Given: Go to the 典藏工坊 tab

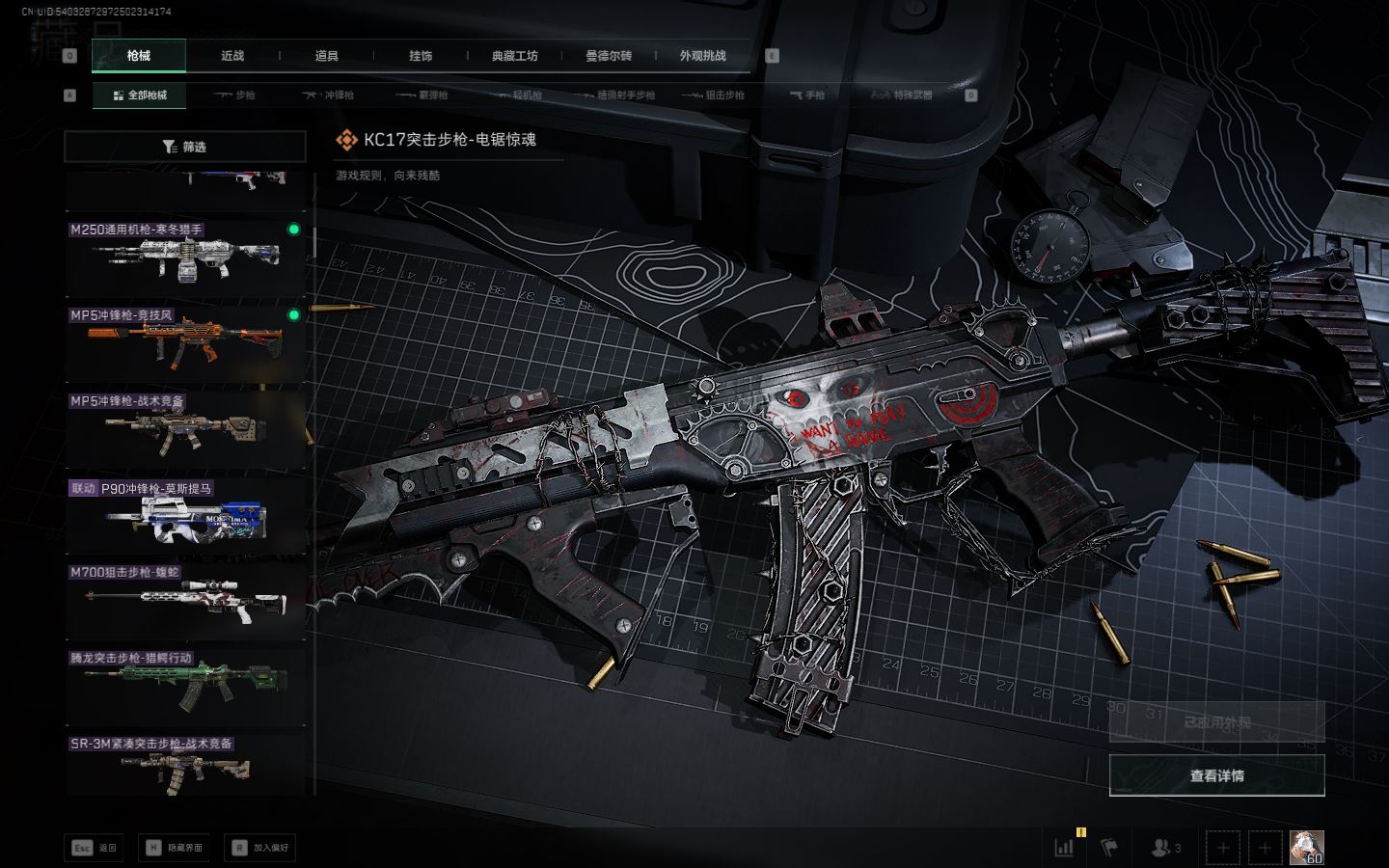Looking at the screenshot, I should click(x=515, y=56).
